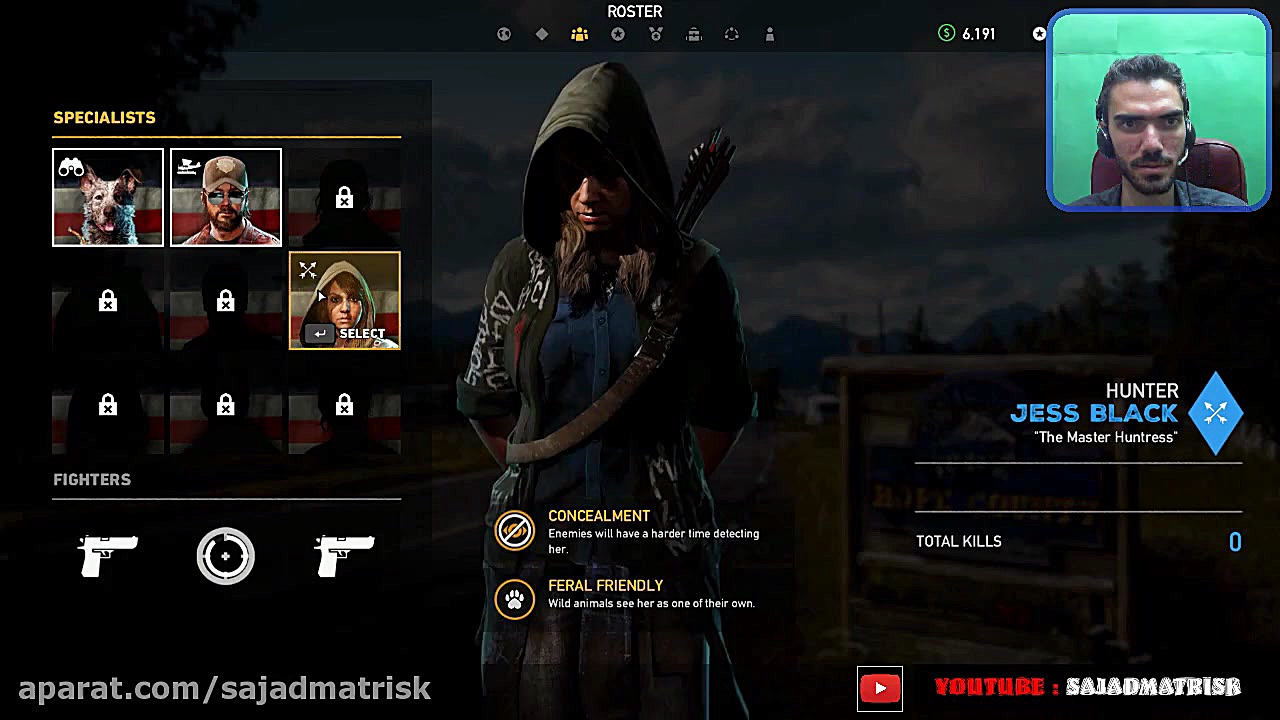This screenshot has width=1280, height=720.
Task: Switch to the single person character tab
Action: tap(769, 34)
